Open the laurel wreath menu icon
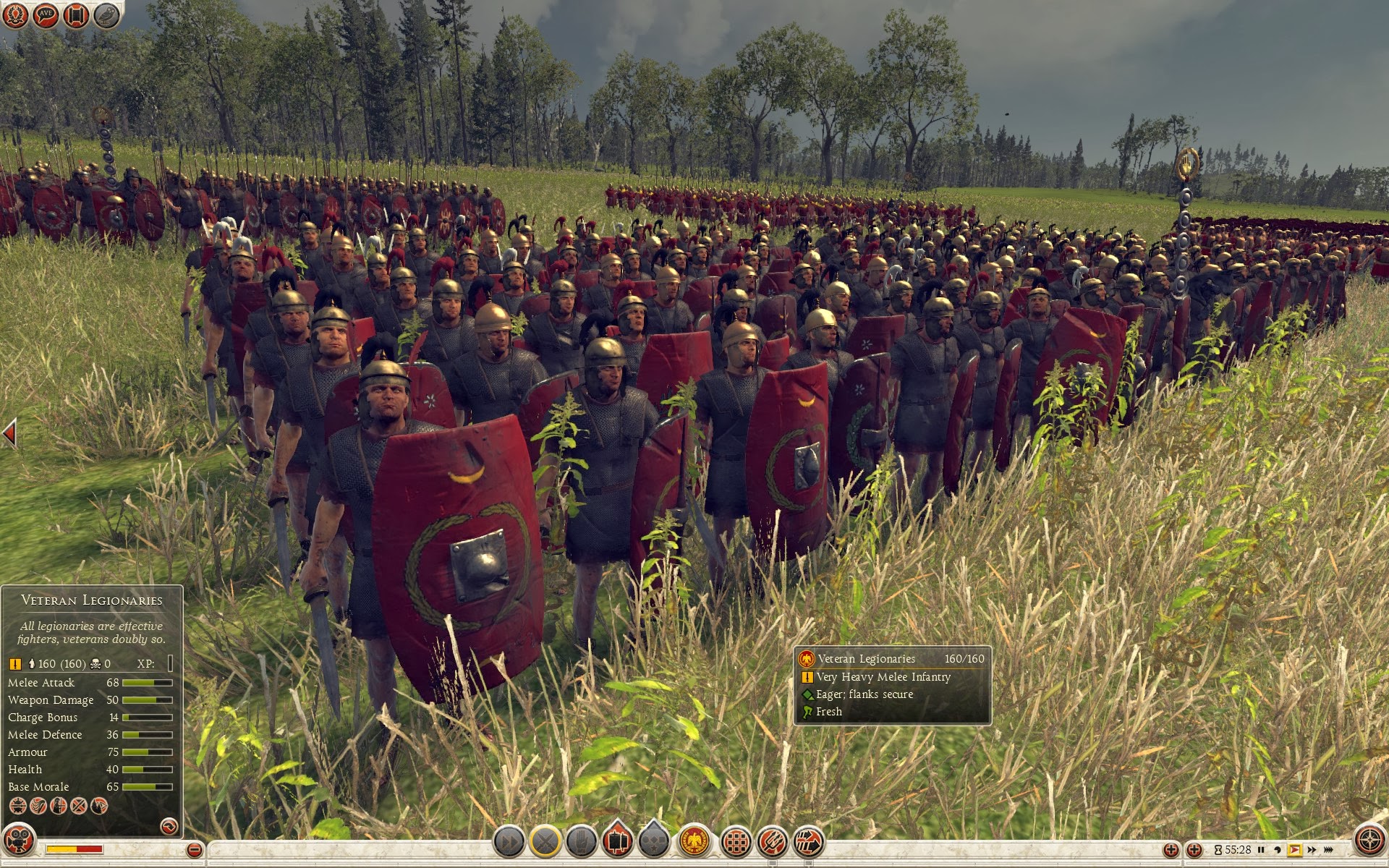The image size is (1389, 868). pos(15,14)
